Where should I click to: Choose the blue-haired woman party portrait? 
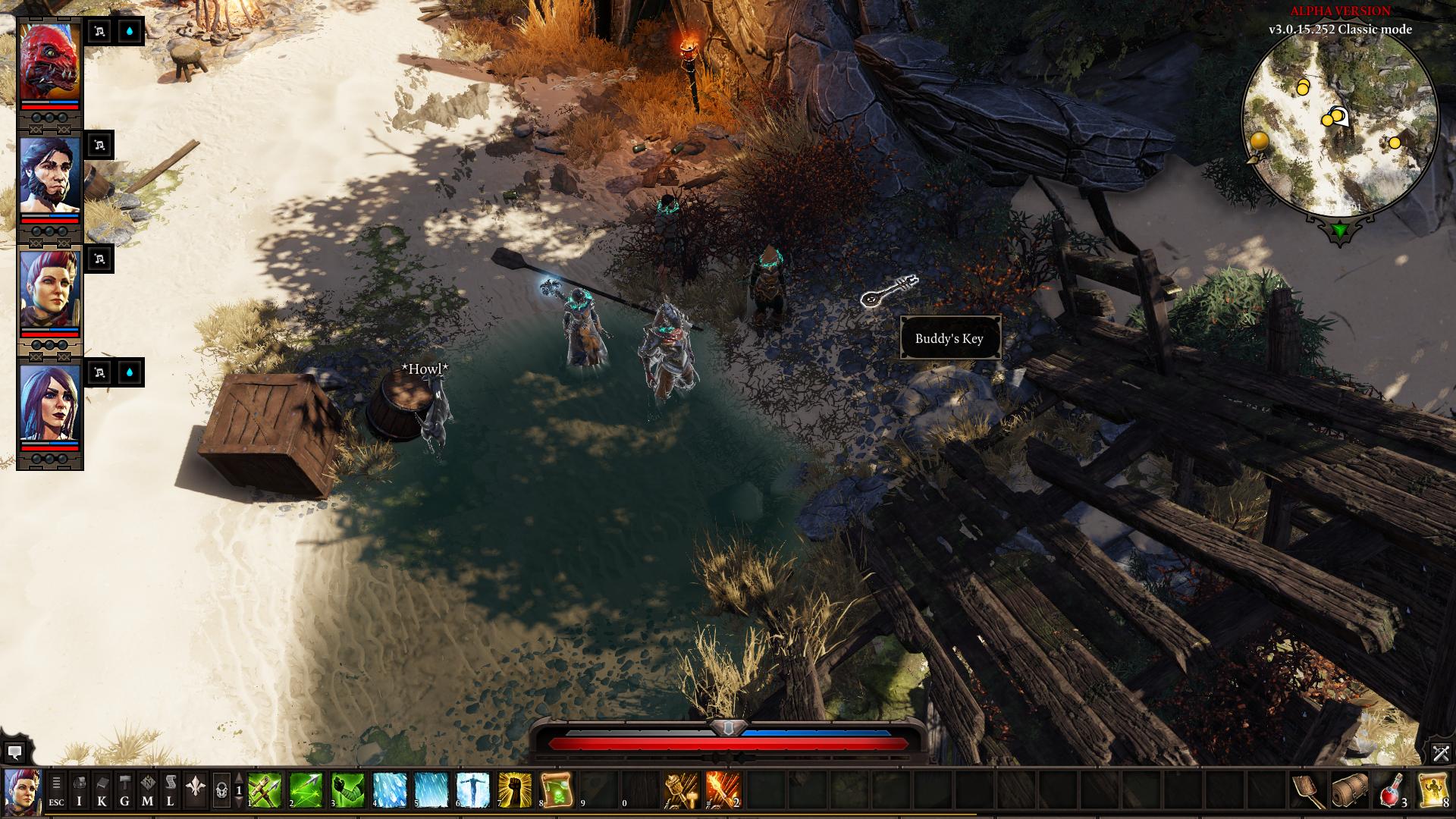[x=49, y=403]
